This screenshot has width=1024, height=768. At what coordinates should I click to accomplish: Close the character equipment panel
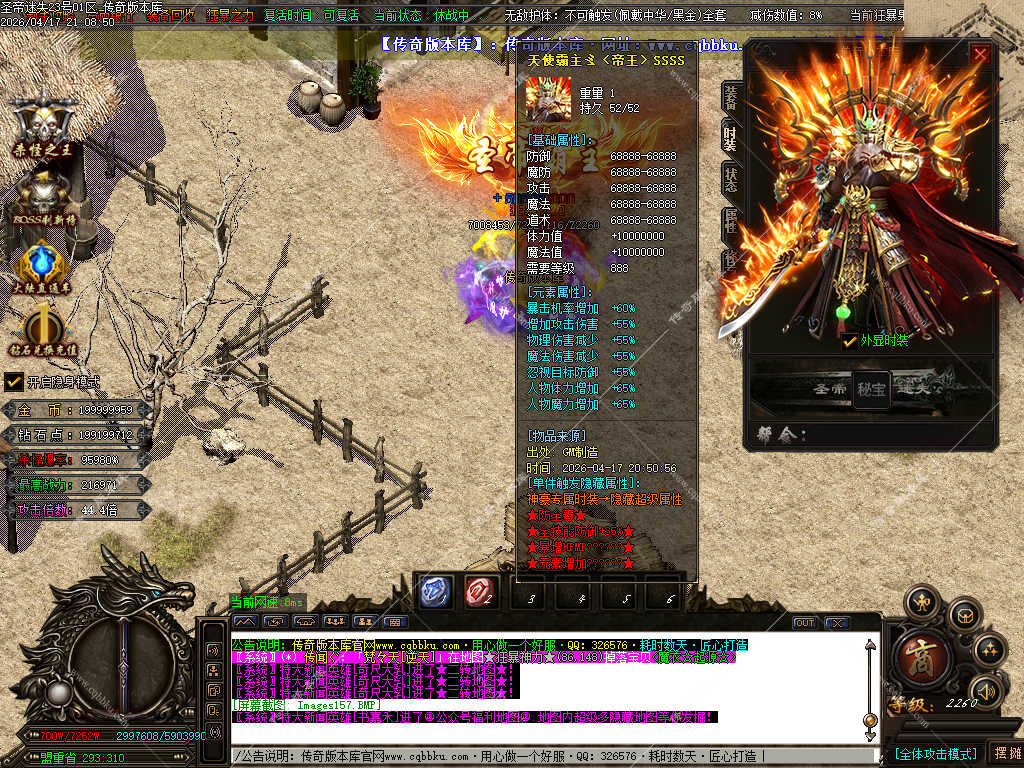[981, 55]
